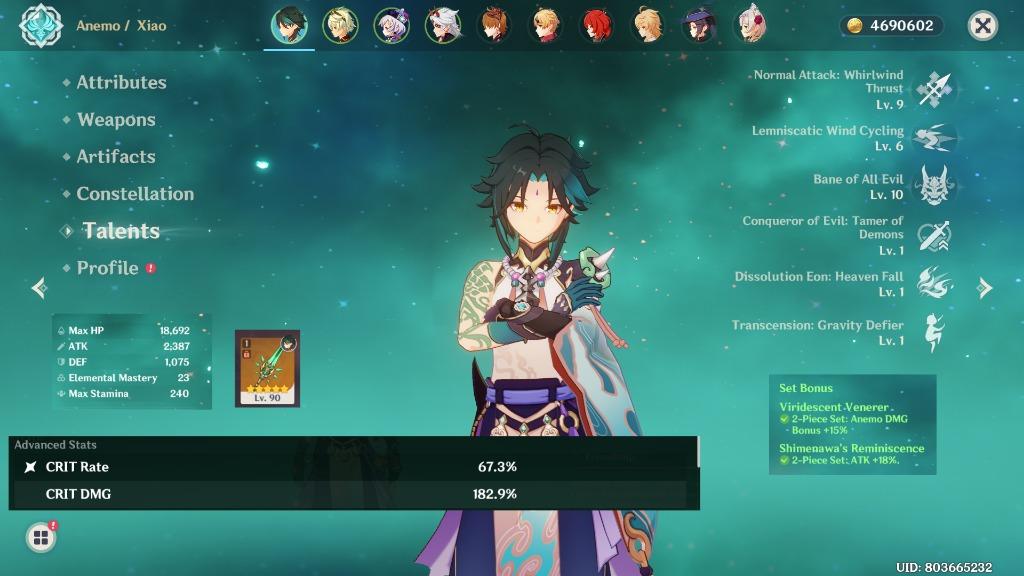Open the Anemo element emblem icon
This screenshot has height=576, width=1024.
(x=41, y=26)
